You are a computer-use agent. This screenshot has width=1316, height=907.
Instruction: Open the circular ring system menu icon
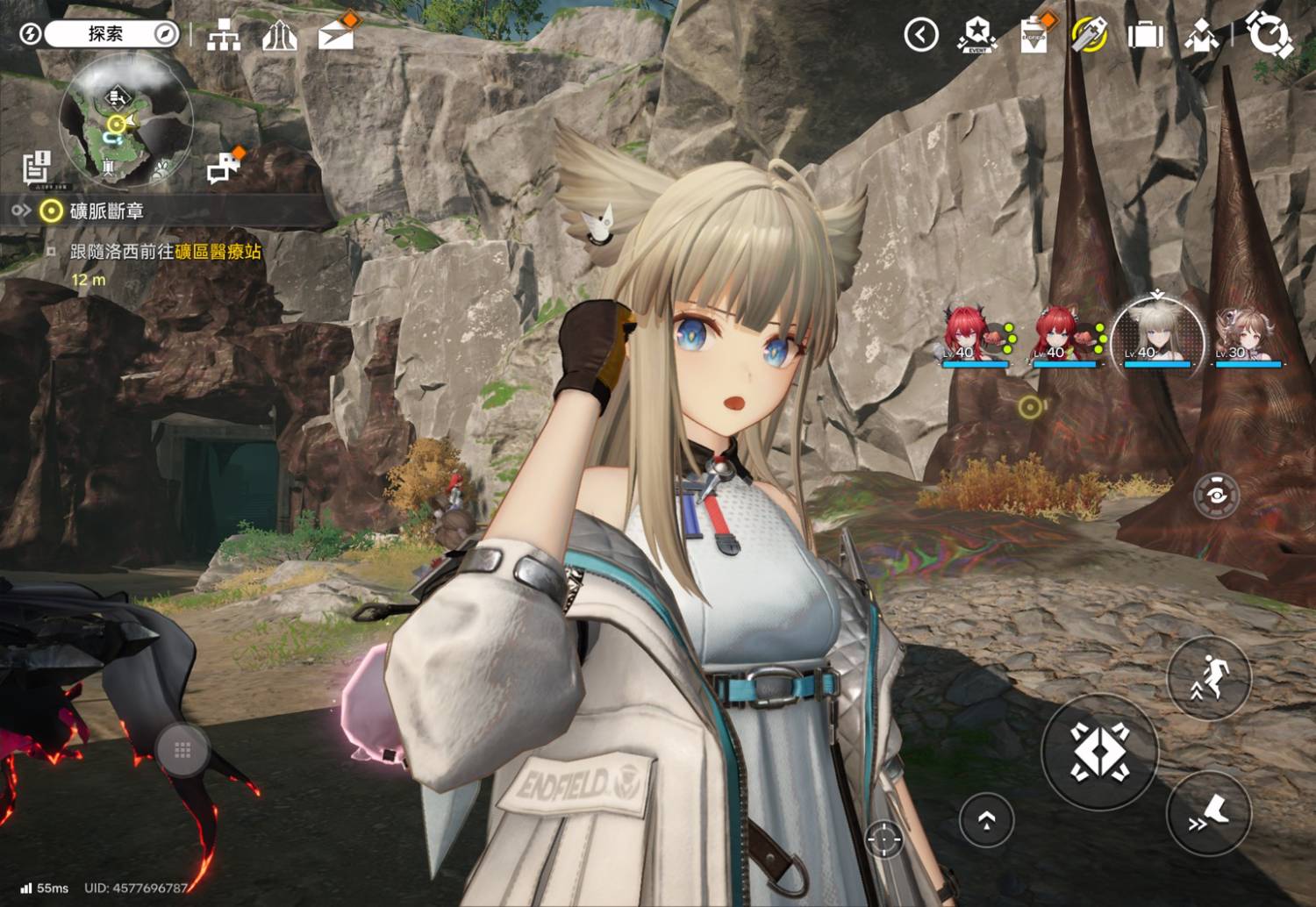pos(1268,35)
